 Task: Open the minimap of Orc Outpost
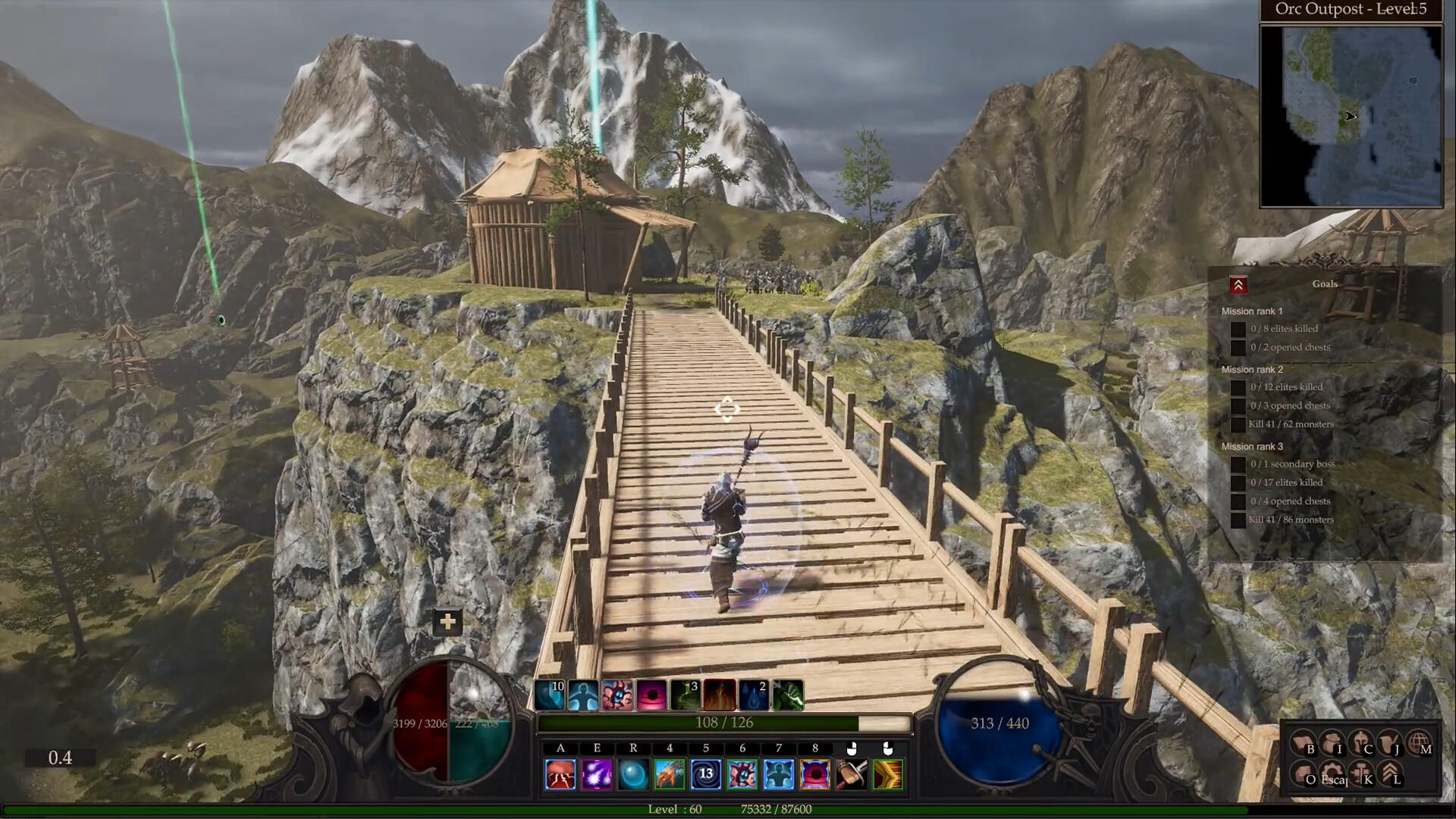[1351, 116]
